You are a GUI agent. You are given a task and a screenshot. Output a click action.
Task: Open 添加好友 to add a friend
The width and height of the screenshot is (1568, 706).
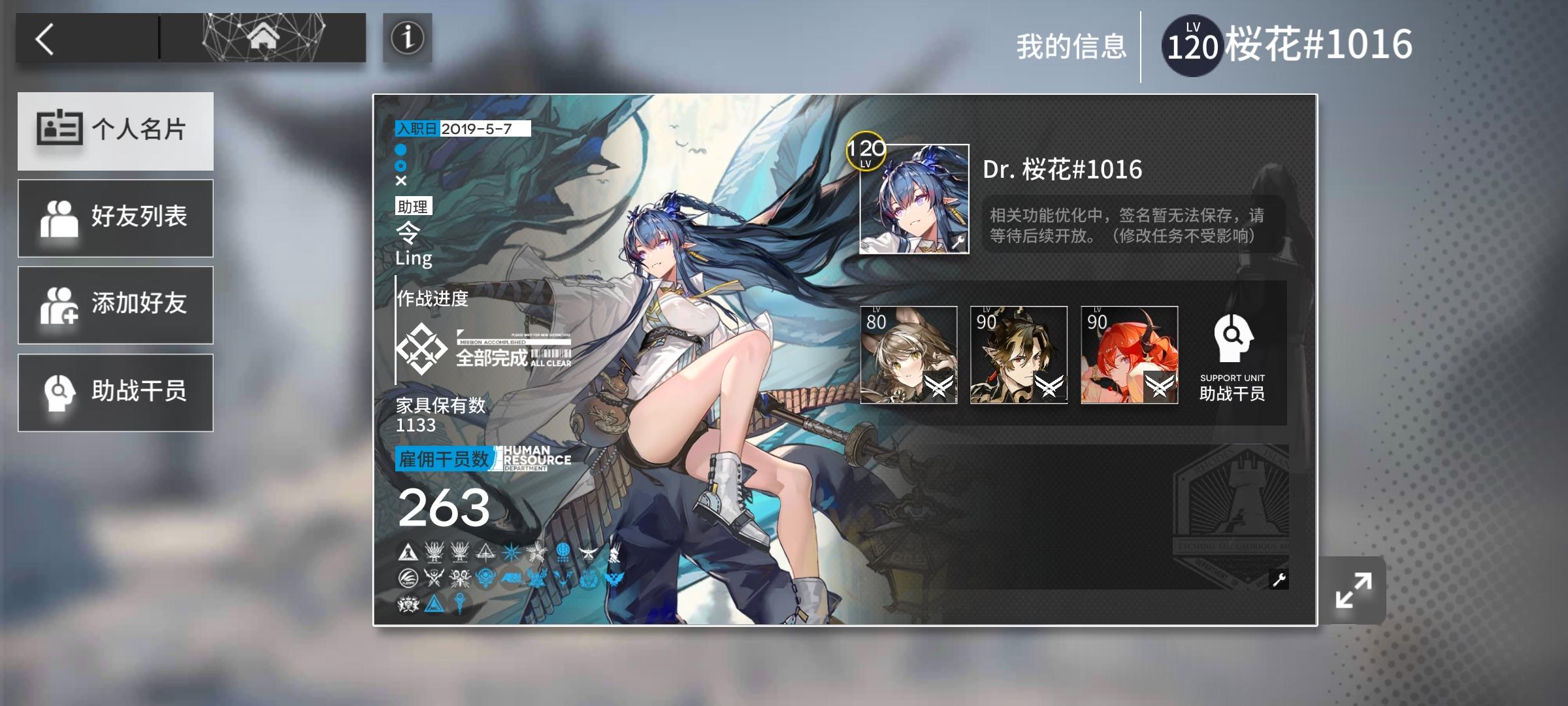click(x=116, y=305)
